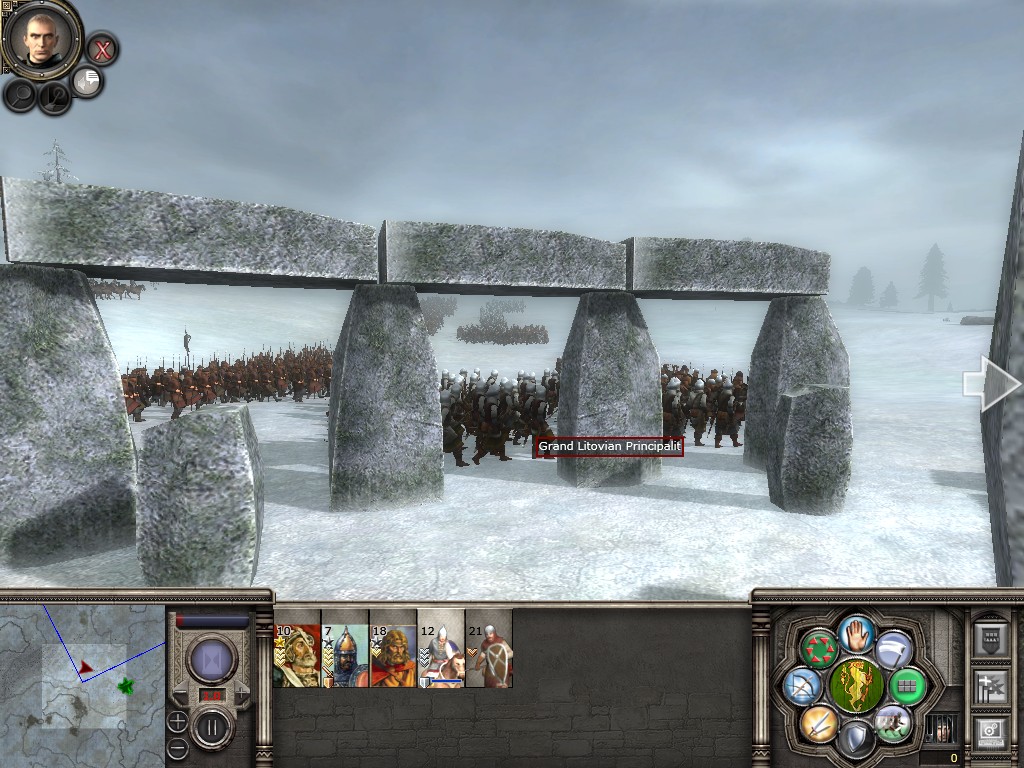Select the bearded unit card numbered 18

tap(393, 648)
